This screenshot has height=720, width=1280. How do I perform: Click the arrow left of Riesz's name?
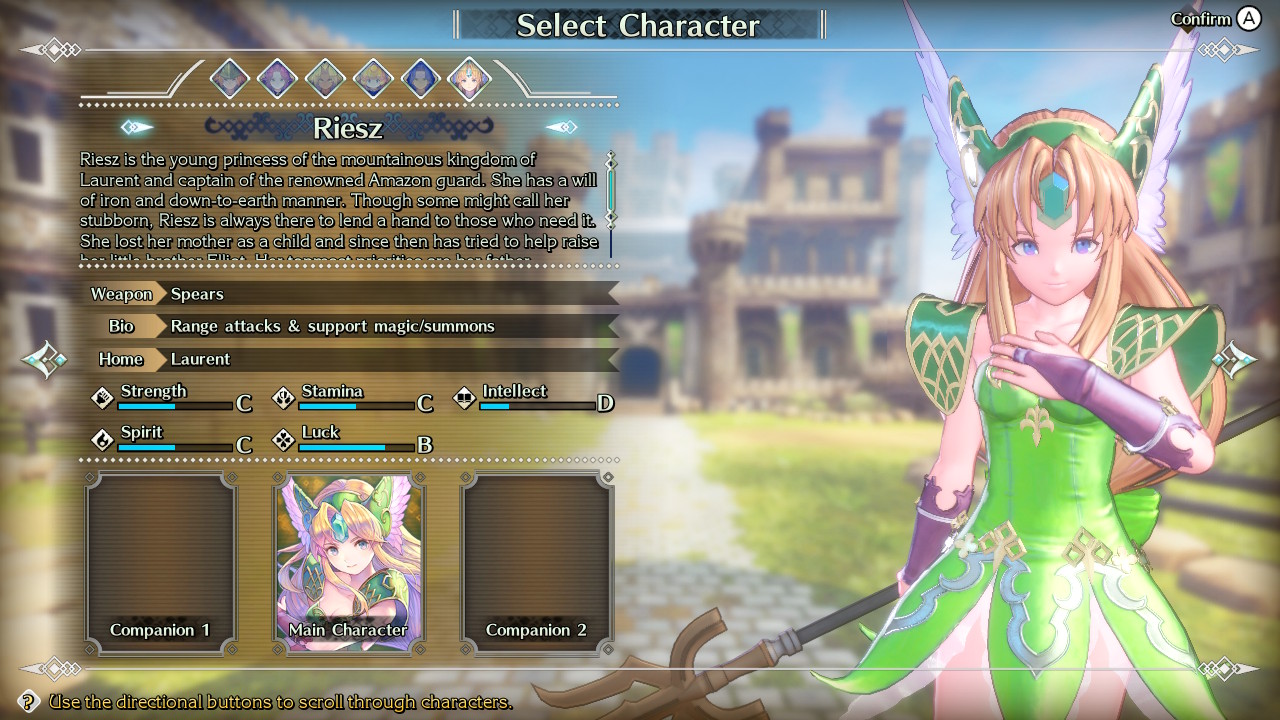coord(137,127)
